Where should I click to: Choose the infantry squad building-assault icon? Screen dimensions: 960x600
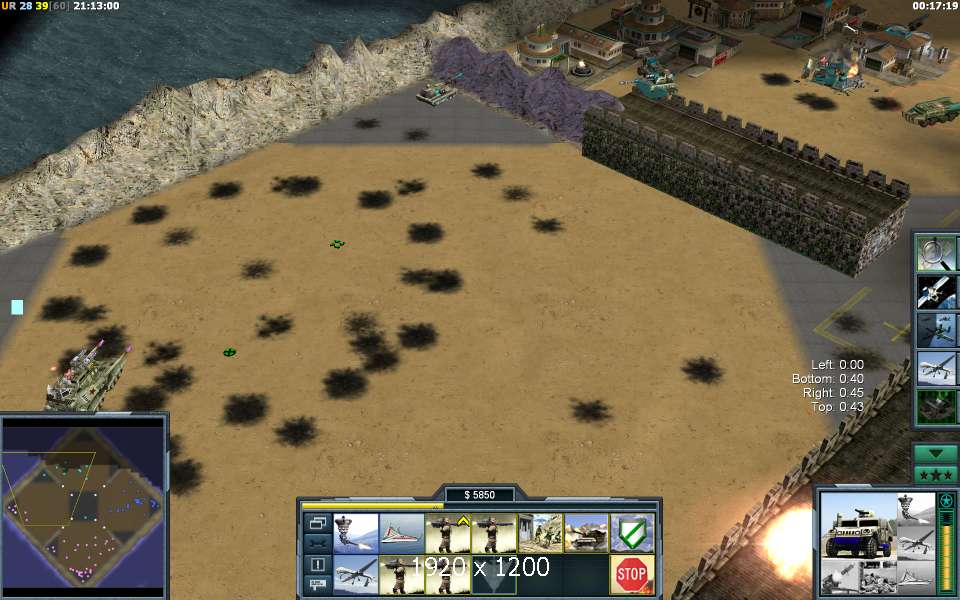(x=540, y=533)
